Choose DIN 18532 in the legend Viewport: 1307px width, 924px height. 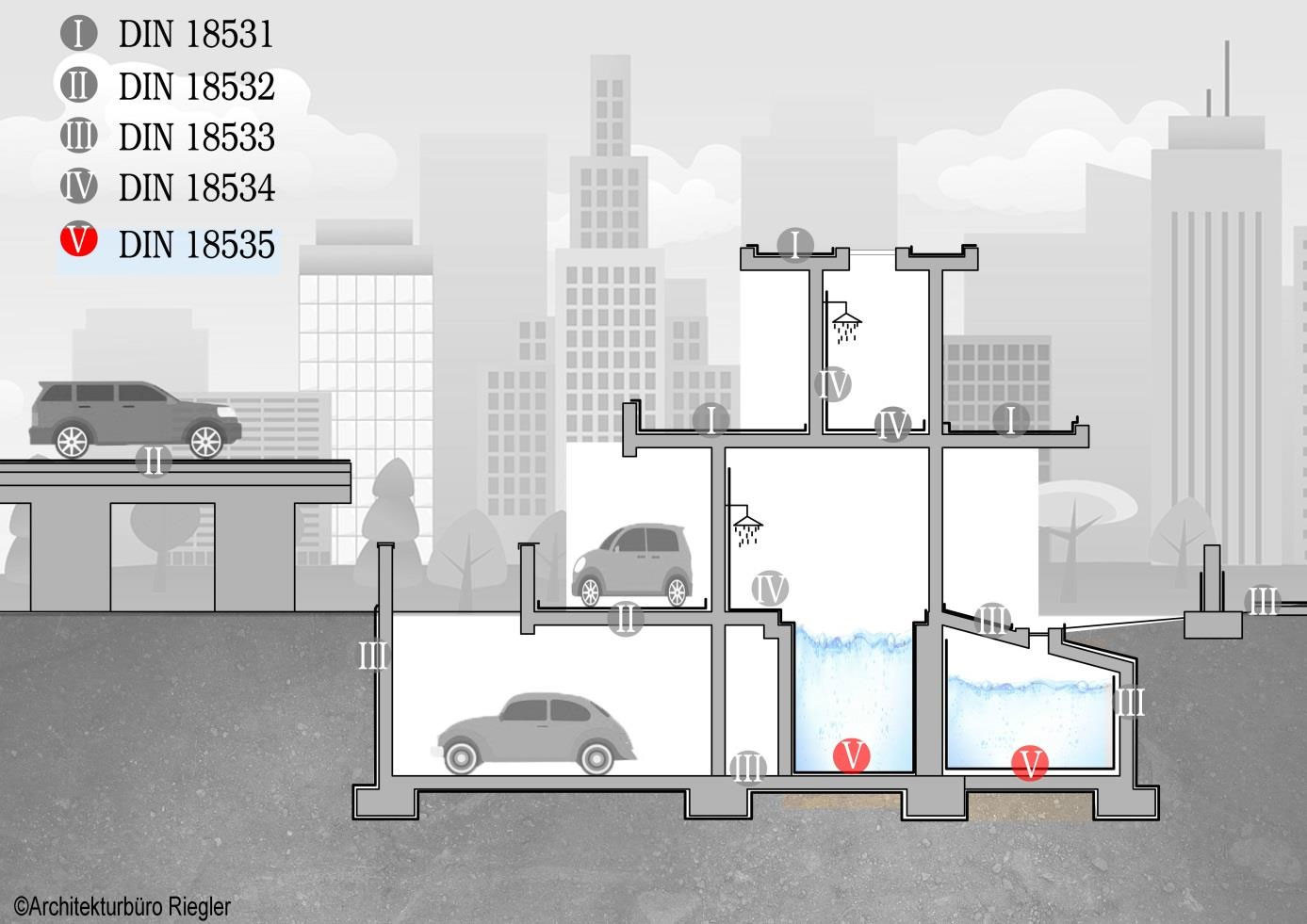coord(195,87)
